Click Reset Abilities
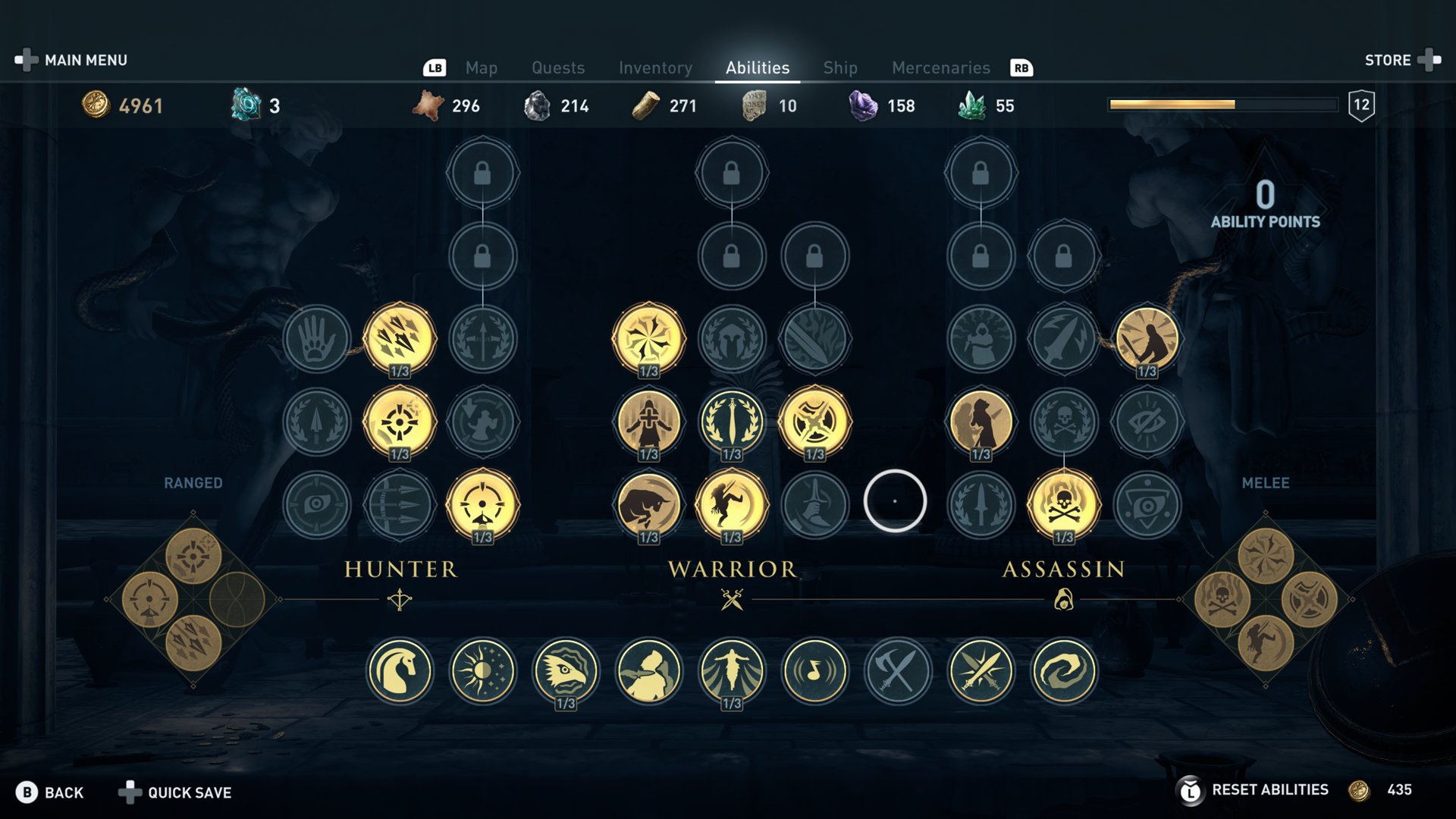 click(1269, 790)
